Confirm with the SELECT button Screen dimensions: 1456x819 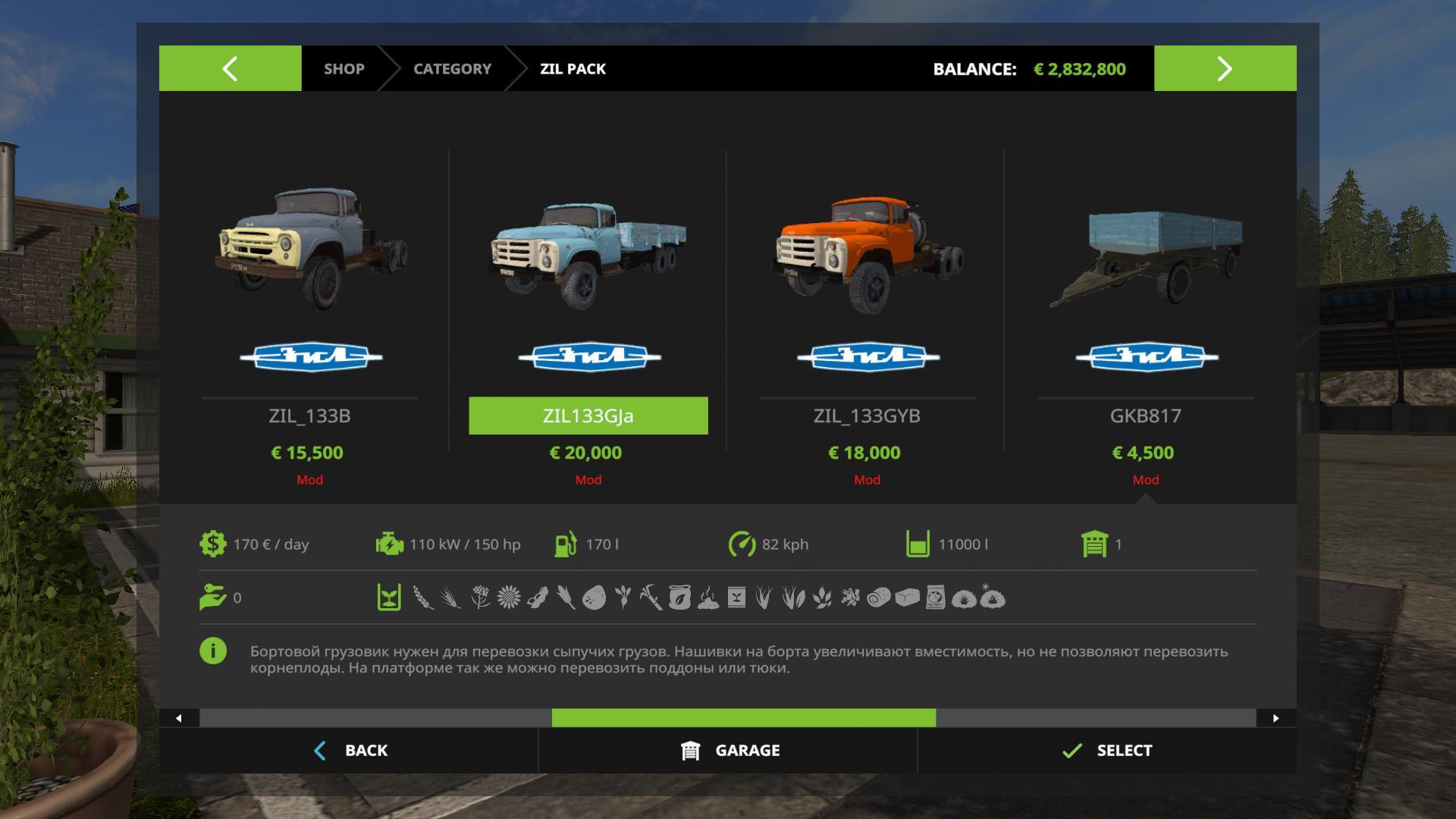(1107, 750)
